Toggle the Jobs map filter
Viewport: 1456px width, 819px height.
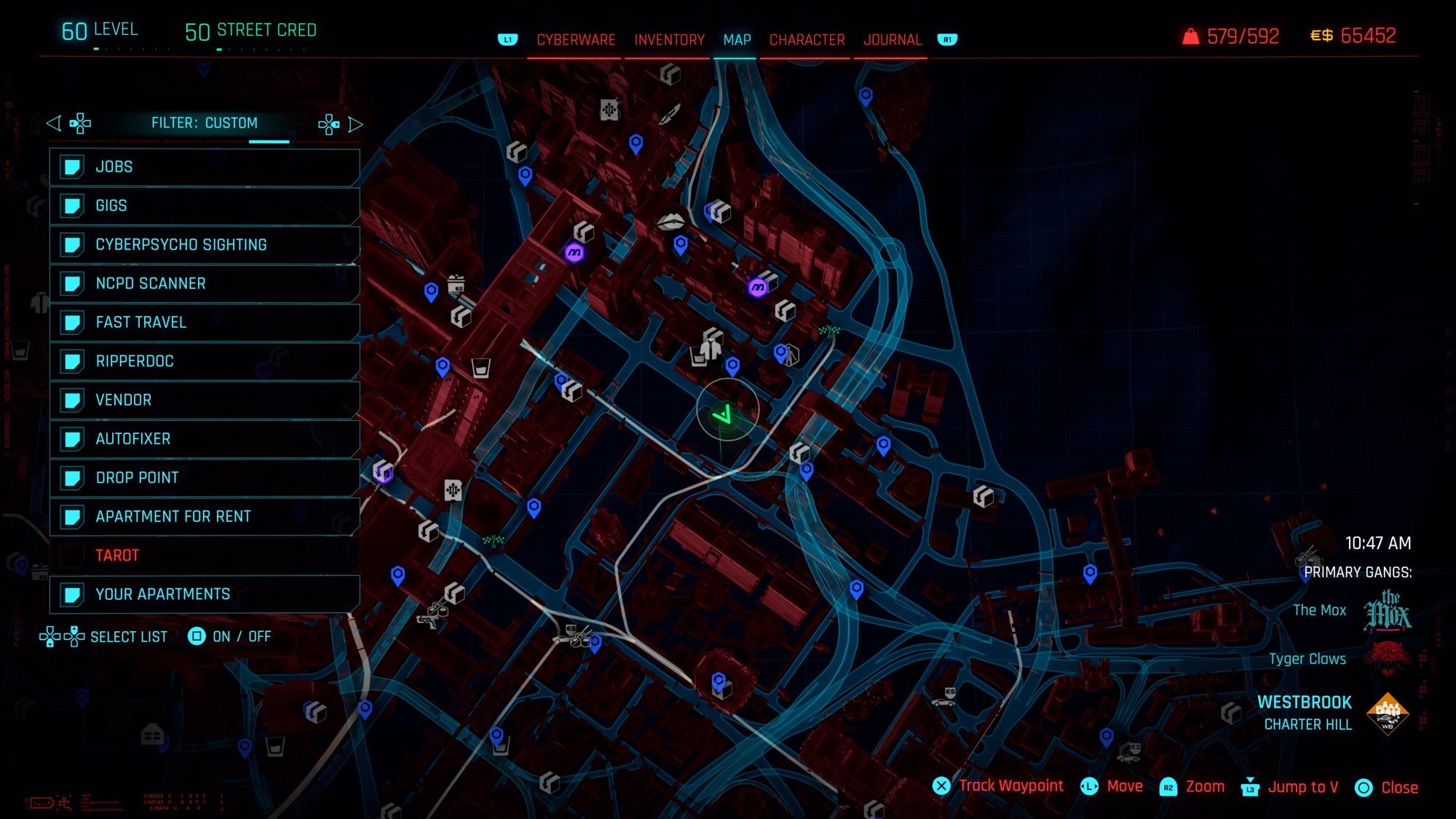coord(204,167)
